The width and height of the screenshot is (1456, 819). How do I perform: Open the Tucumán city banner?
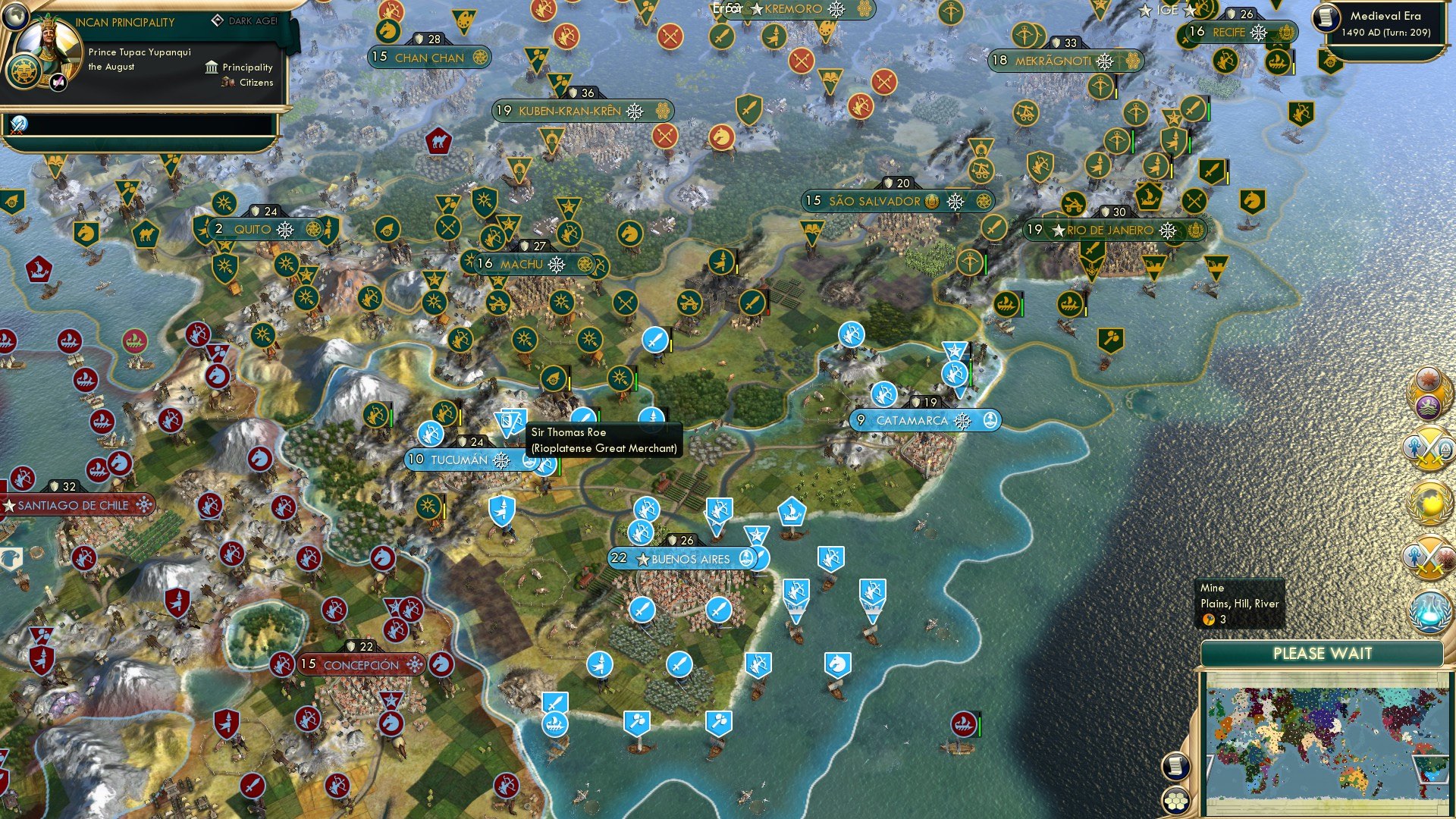tap(460, 459)
